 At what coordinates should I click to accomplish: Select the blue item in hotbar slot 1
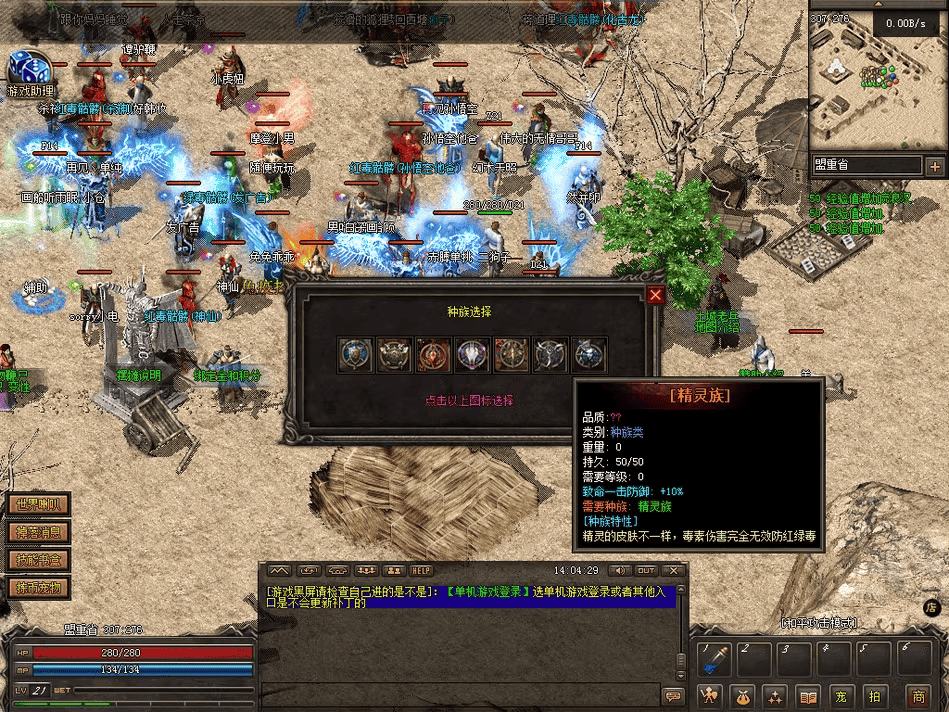coord(716,659)
